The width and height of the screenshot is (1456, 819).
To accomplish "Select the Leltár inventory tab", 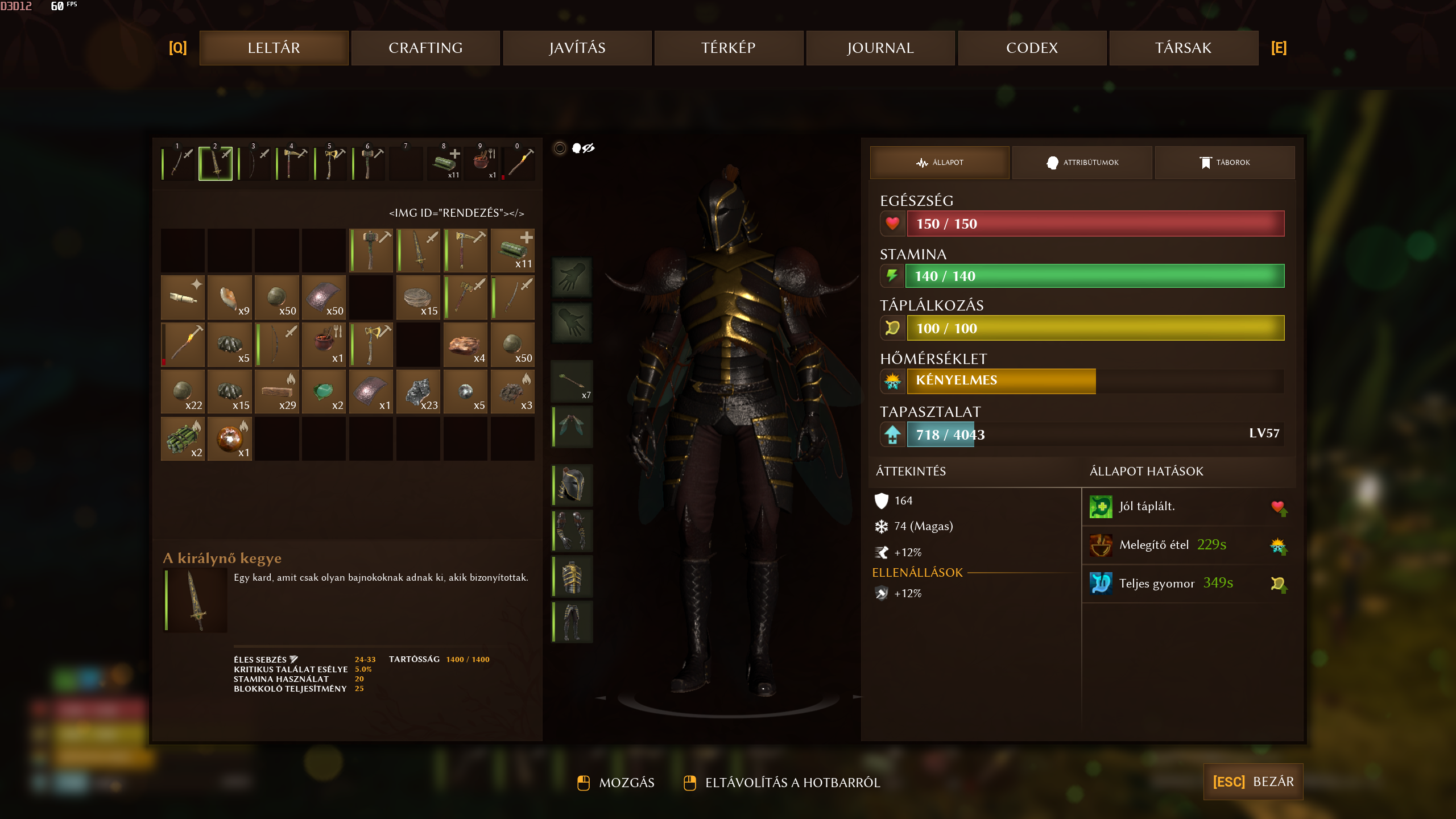I will [x=274, y=48].
